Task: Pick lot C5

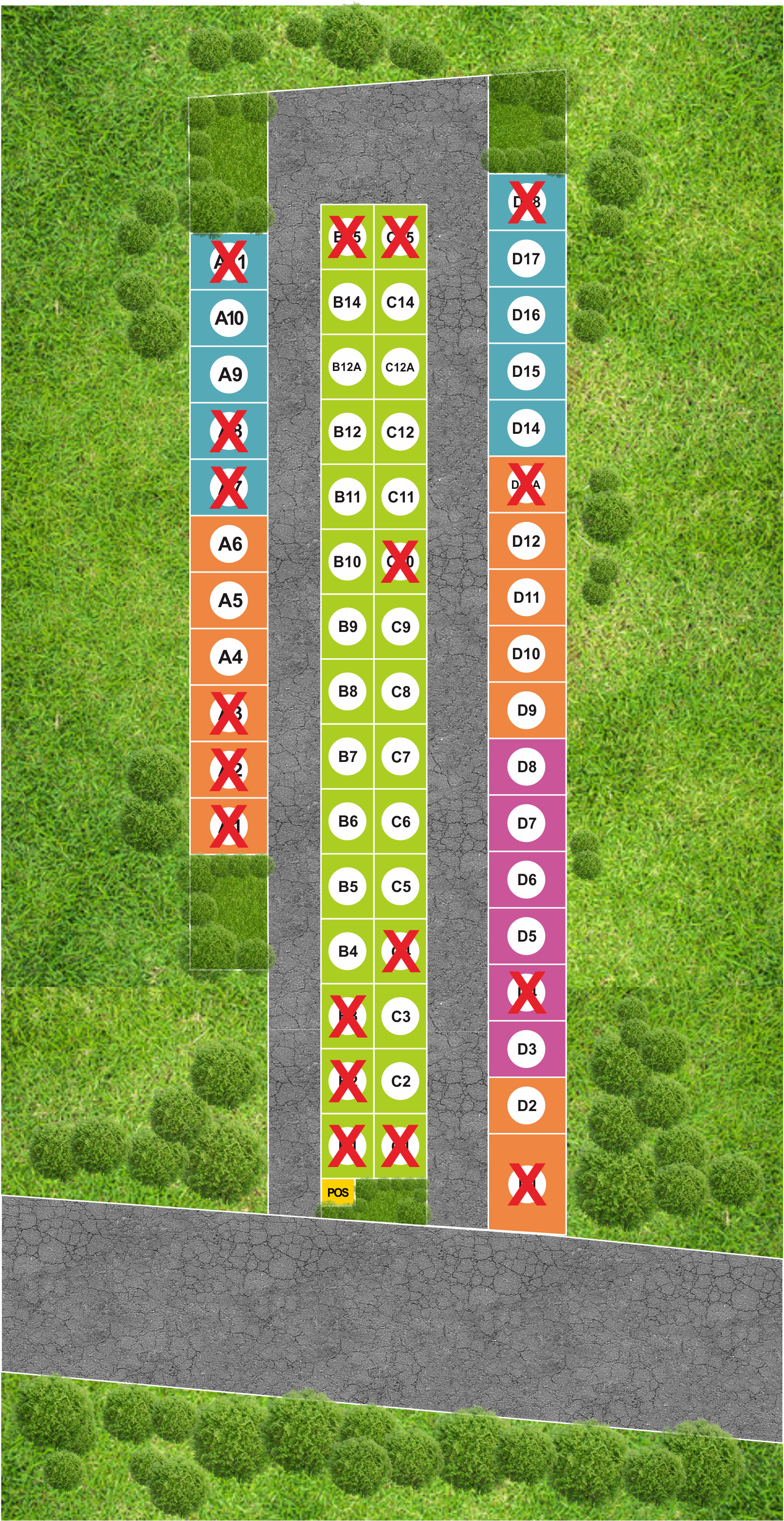Action: point(400,886)
